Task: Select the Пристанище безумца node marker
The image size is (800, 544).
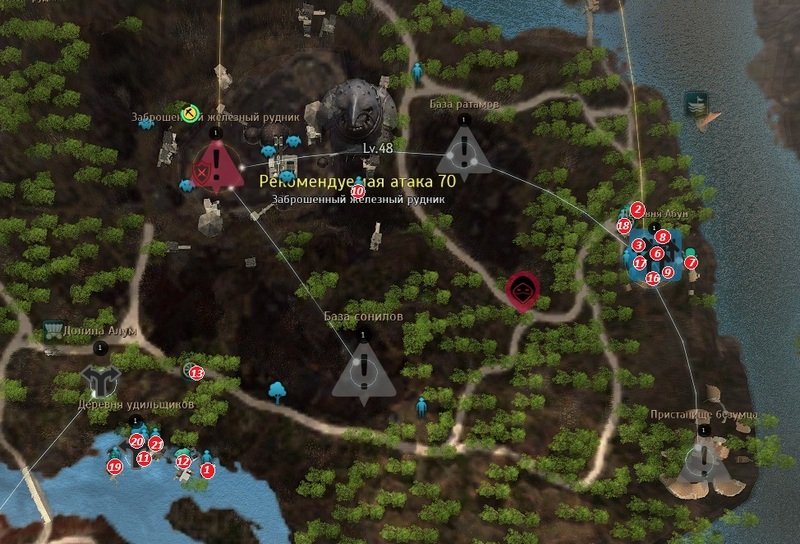Action: 704,458
